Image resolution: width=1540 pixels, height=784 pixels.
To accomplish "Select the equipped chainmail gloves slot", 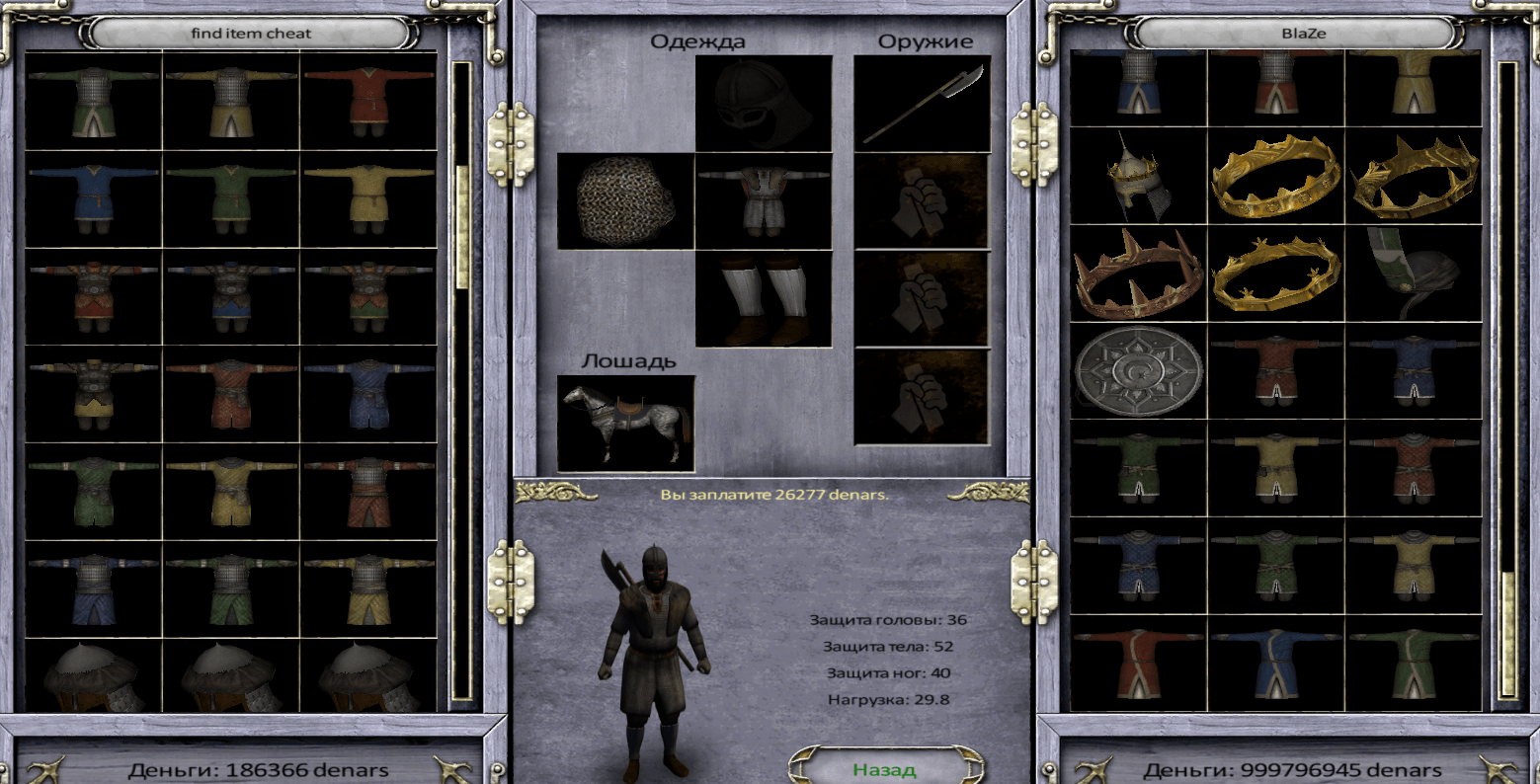I will pos(625,200).
